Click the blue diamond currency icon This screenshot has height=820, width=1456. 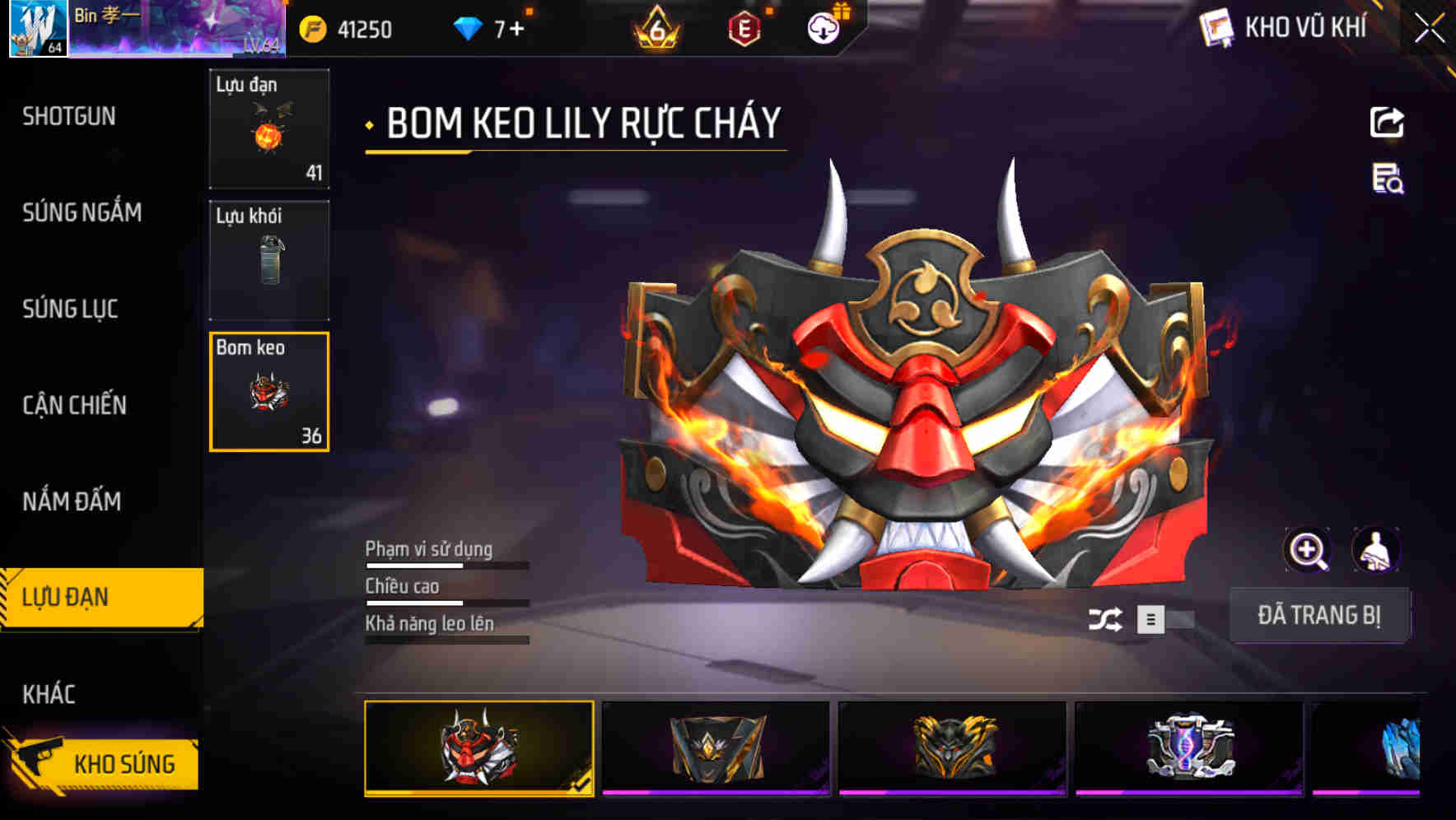(467, 27)
